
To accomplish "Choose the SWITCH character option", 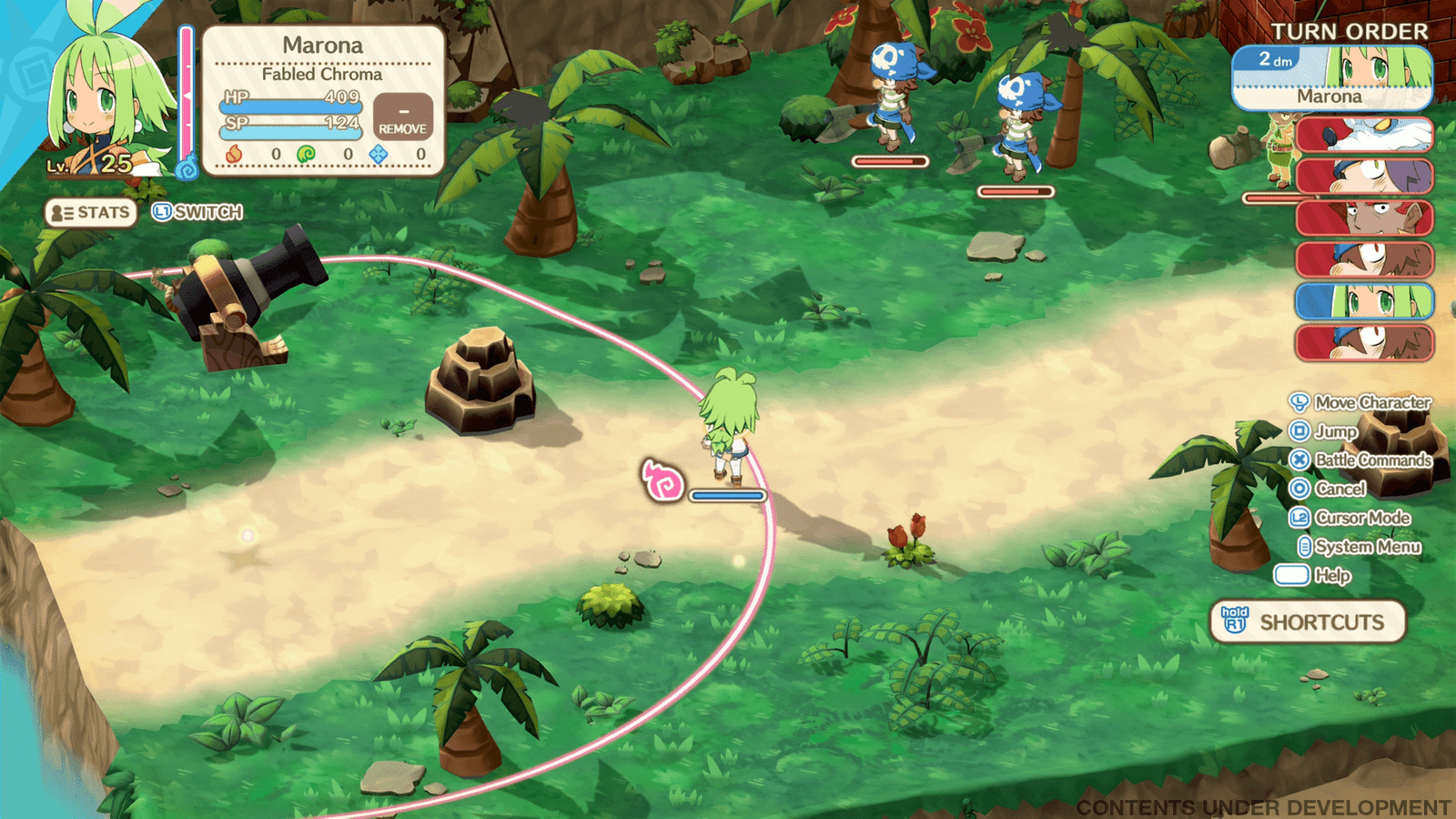I will [197, 213].
